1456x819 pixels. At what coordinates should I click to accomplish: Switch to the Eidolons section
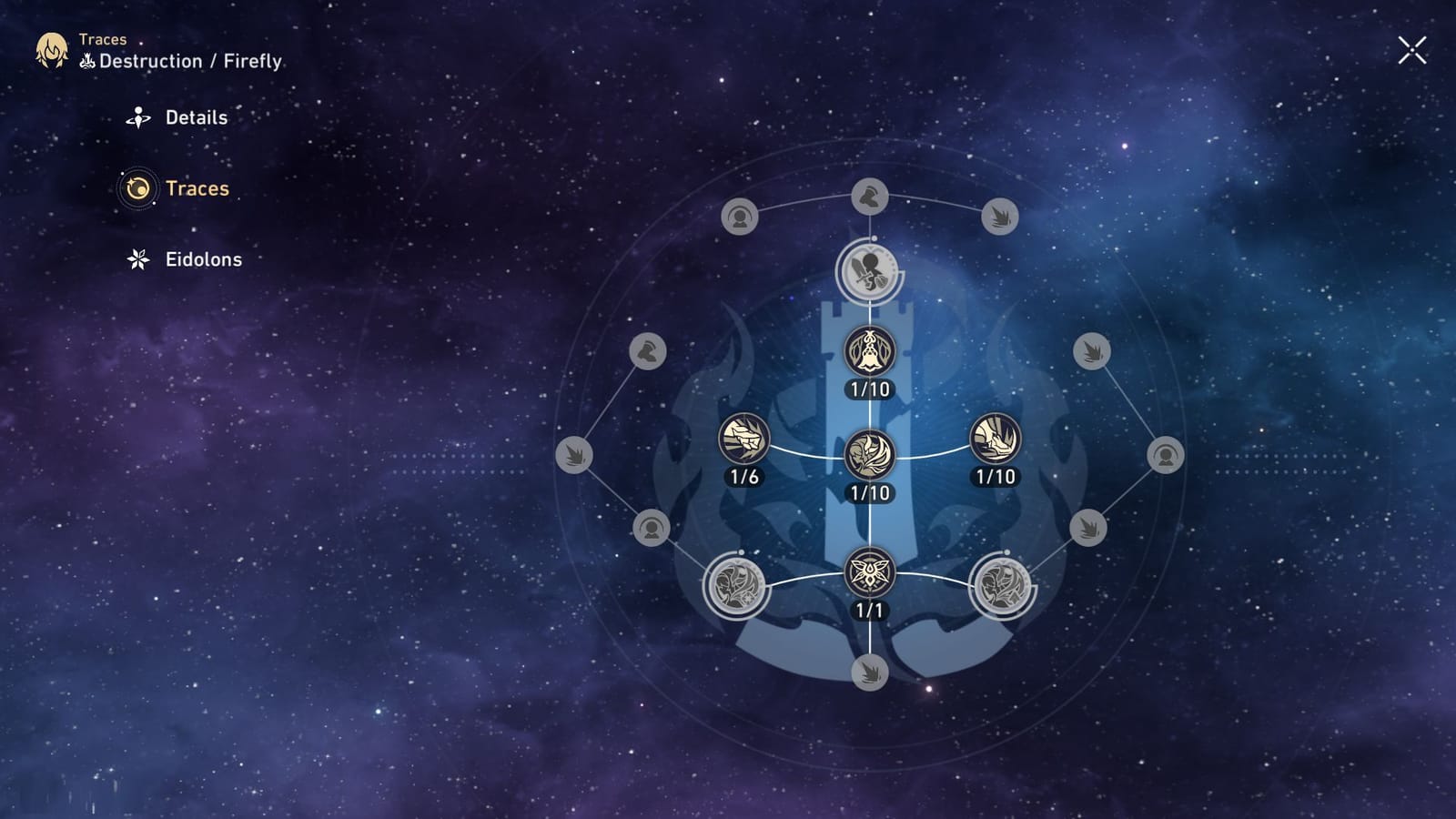202,259
